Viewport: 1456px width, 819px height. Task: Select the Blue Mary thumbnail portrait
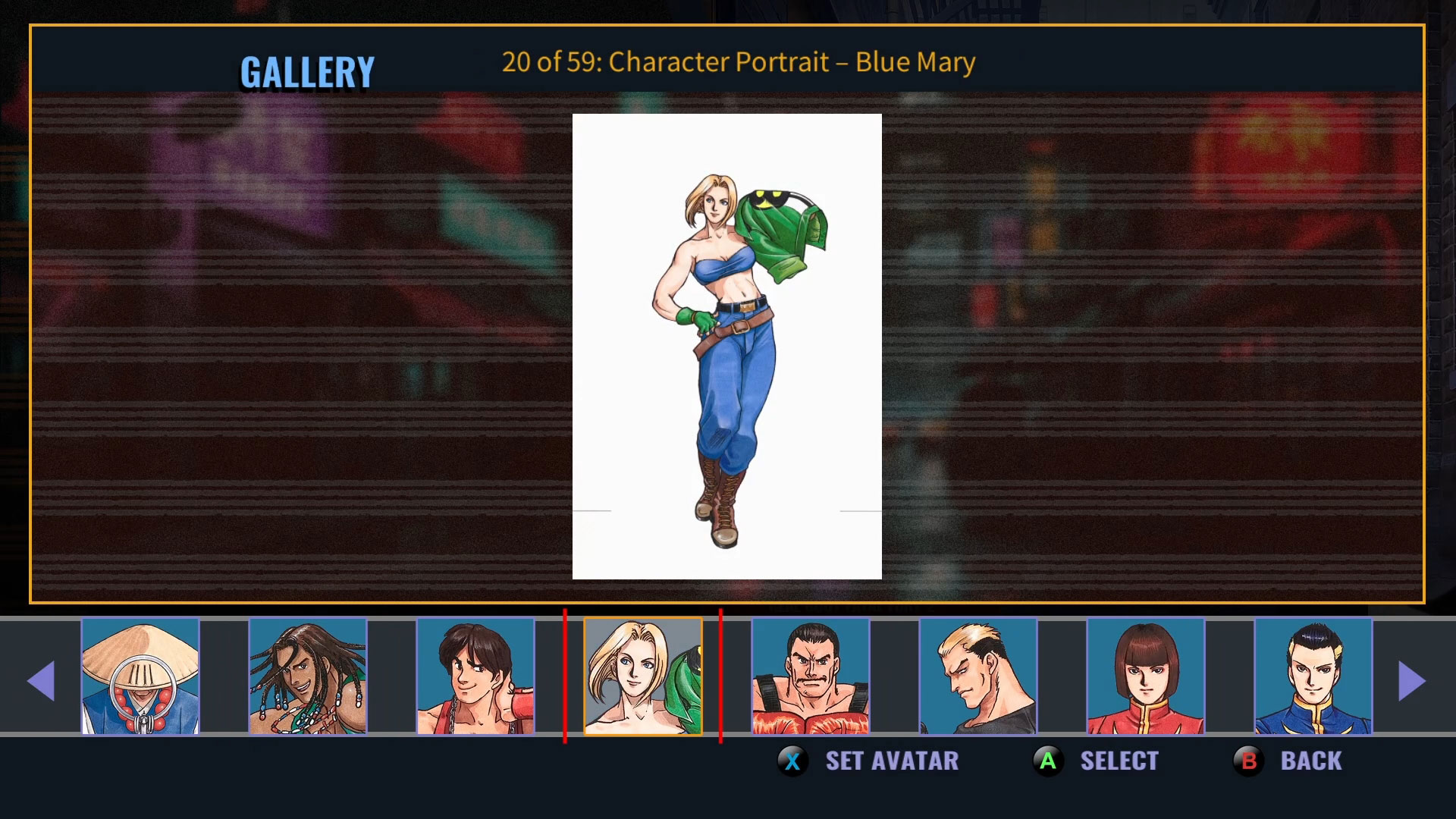click(644, 677)
